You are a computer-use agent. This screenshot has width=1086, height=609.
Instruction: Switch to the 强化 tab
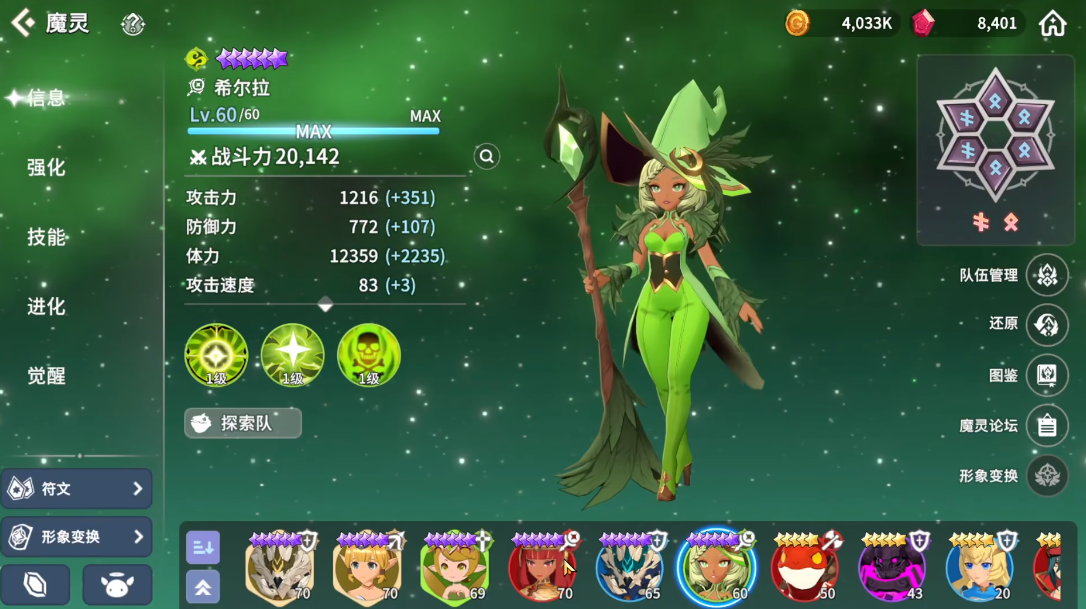click(x=46, y=167)
